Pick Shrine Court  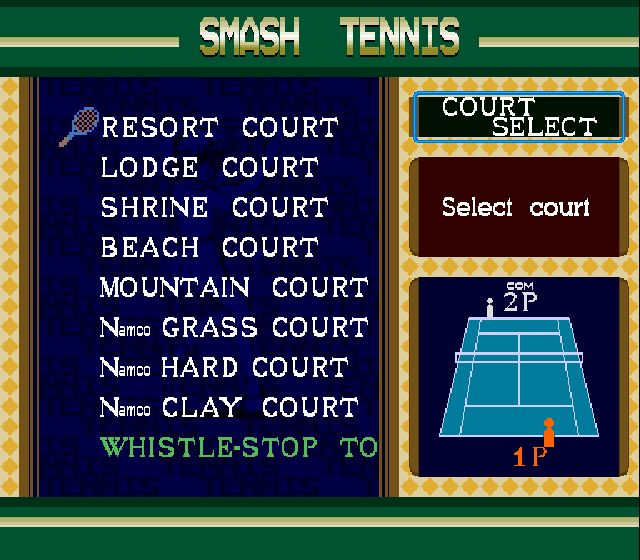point(214,208)
